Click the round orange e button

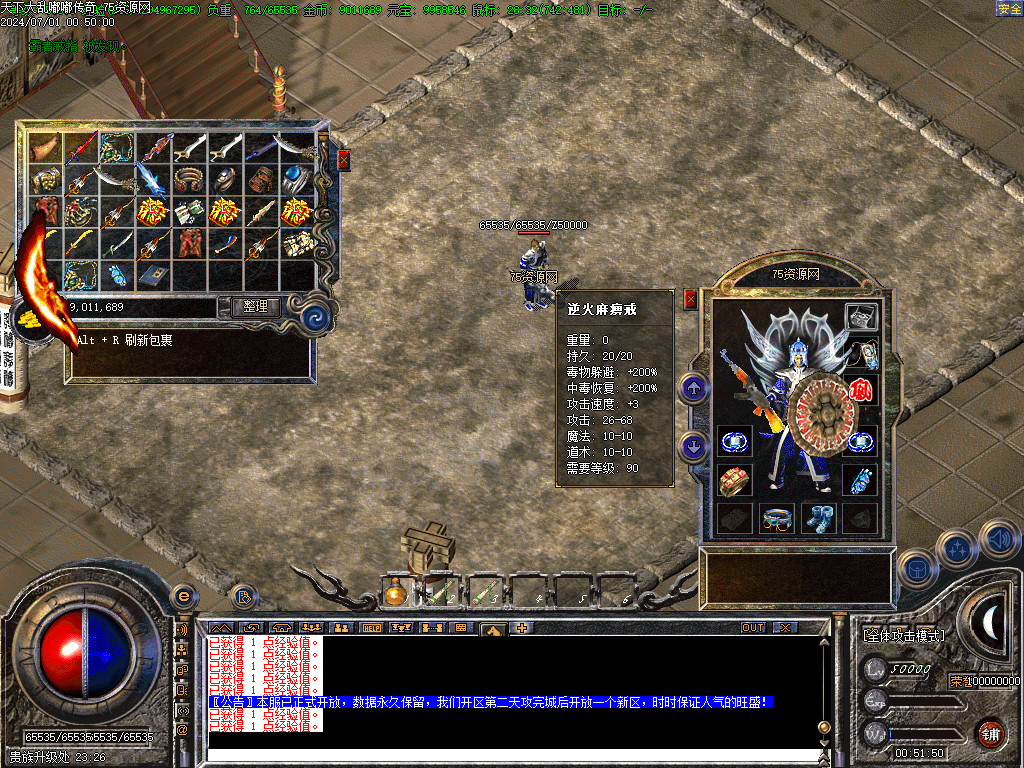[183, 595]
